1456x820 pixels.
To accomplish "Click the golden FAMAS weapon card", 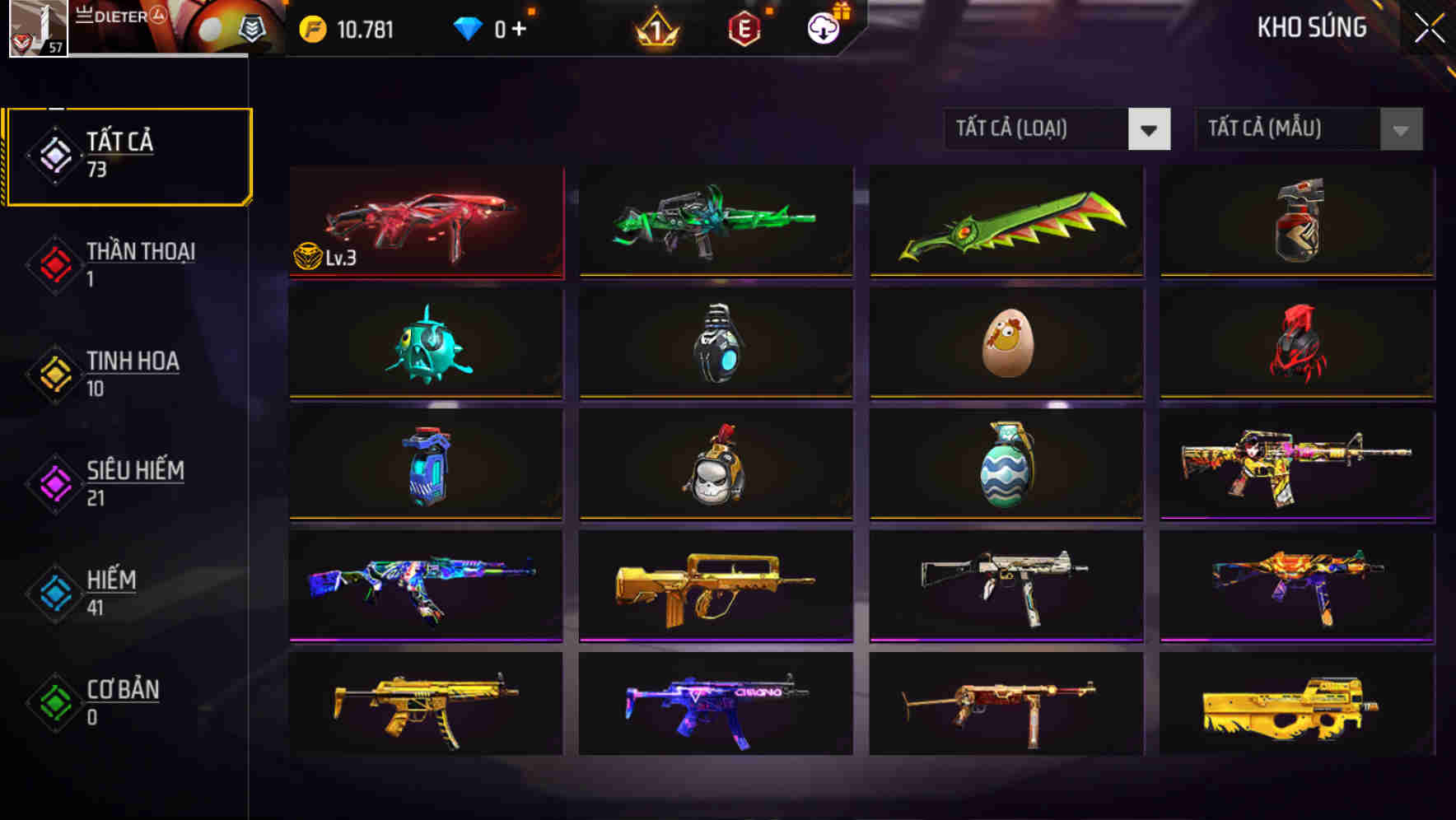I will coord(714,586).
